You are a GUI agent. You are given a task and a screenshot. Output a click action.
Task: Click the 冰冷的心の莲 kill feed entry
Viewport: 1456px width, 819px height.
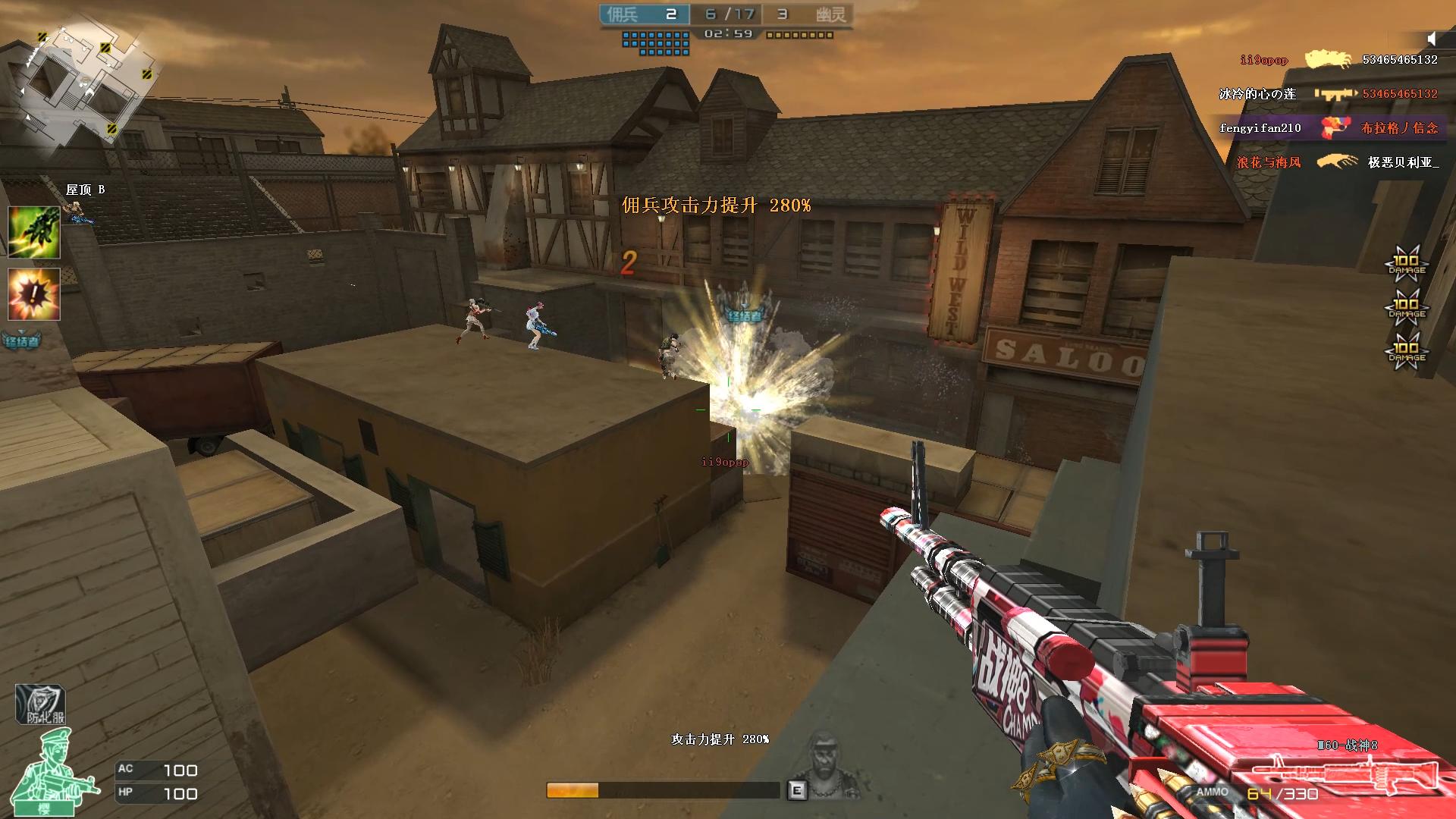coord(1327,94)
